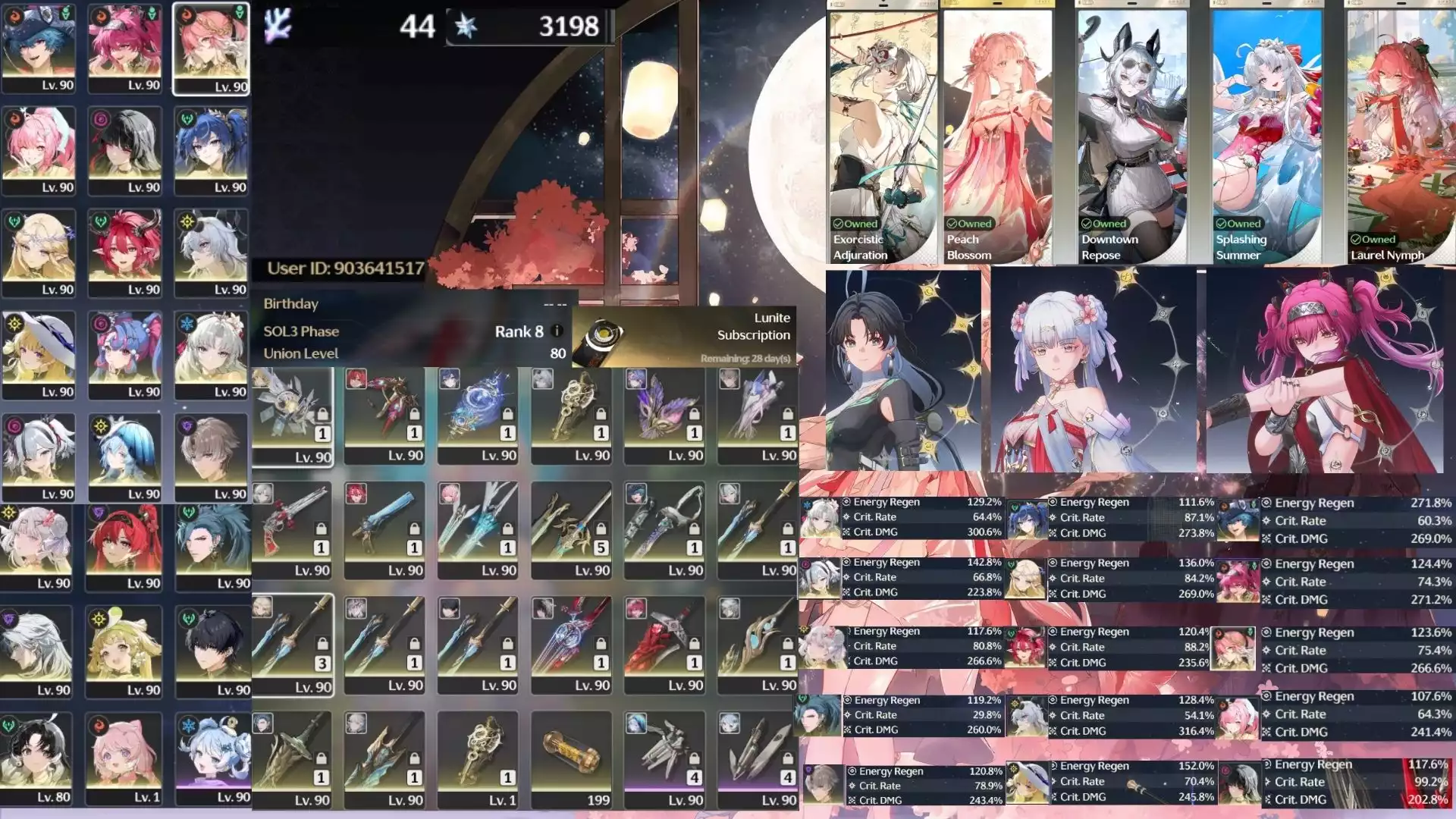Select the item stack showing quantity 199
The width and height of the screenshot is (1456, 819).
(570, 758)
